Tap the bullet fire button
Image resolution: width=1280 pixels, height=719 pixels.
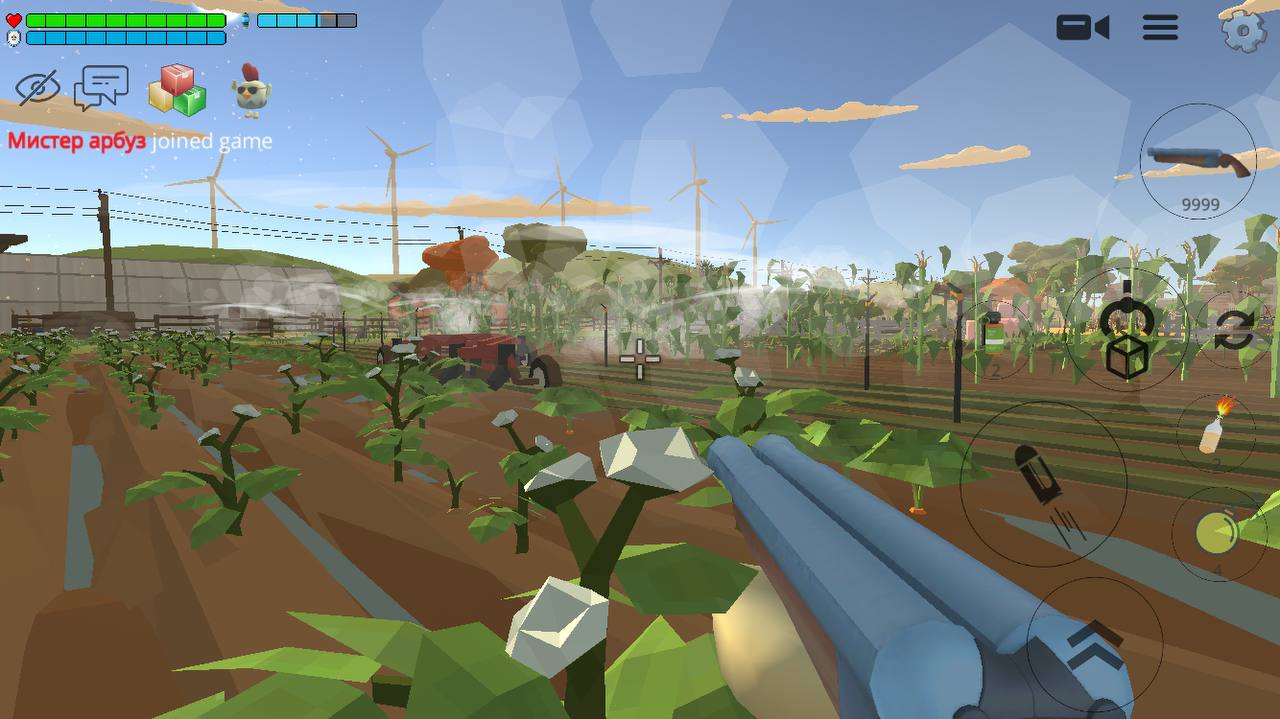pyautogui.click(x=1043, y=483)
